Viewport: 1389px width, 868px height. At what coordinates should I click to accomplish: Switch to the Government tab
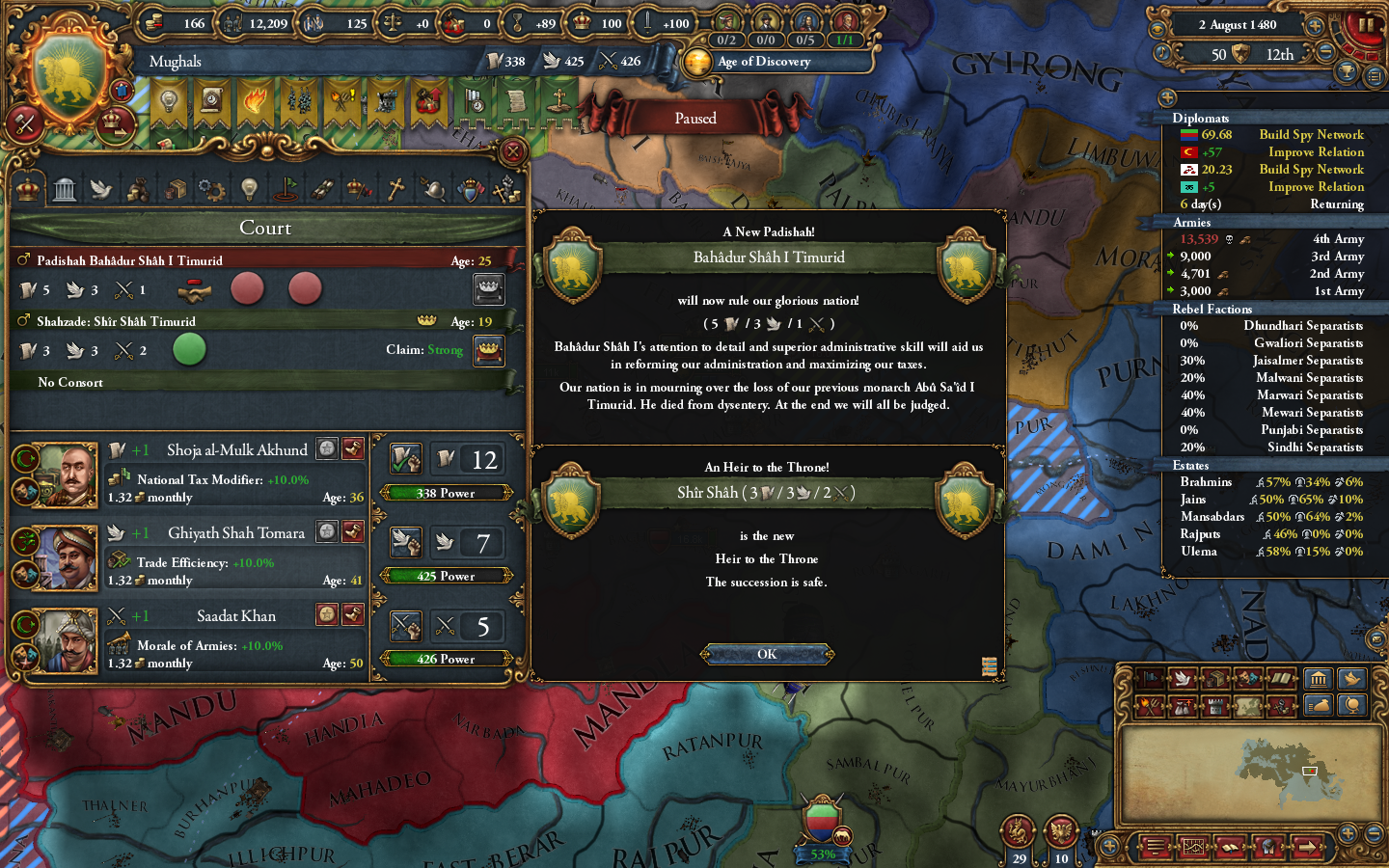[x=64, y=188]
